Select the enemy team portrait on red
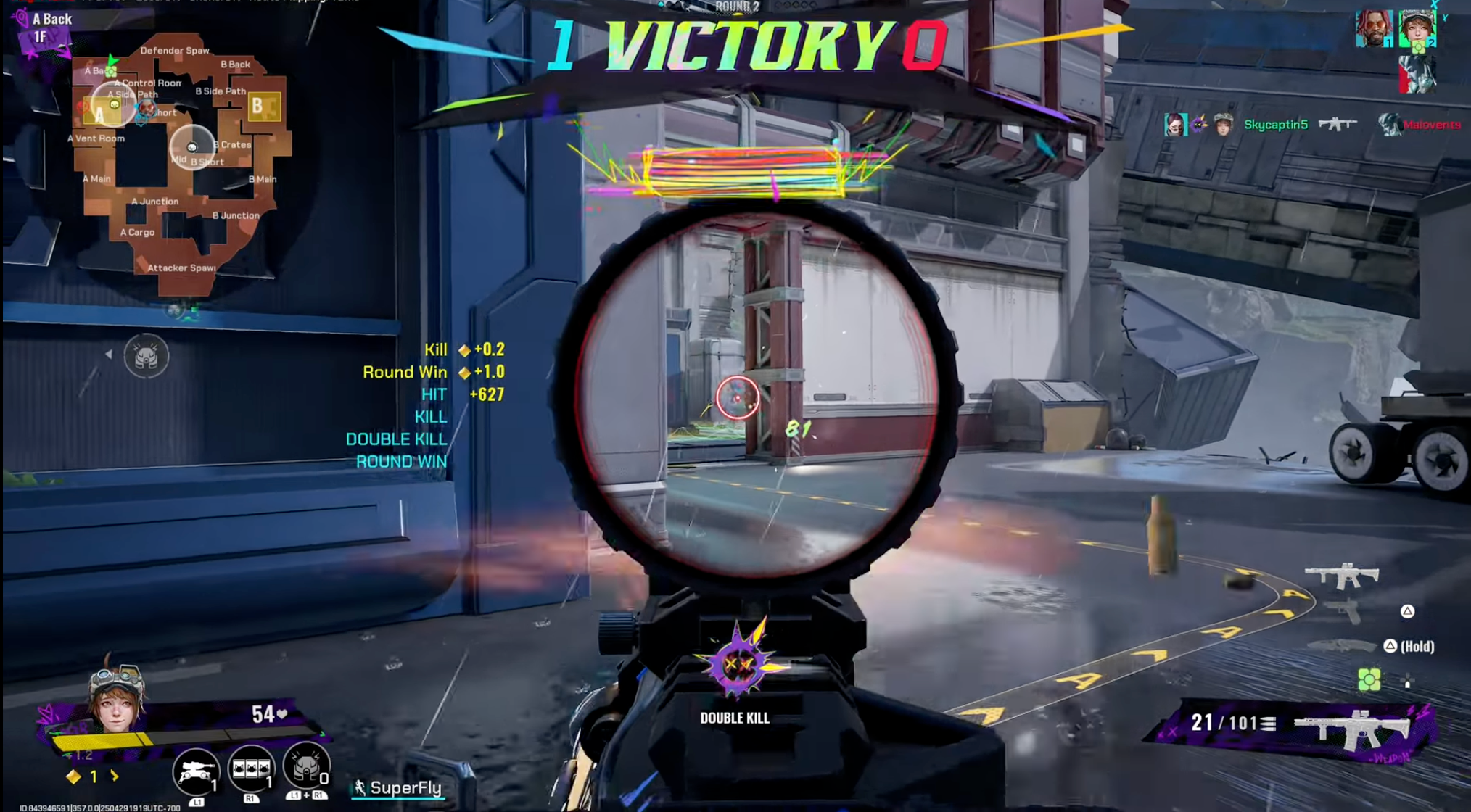This screenshot has height=812, width=1471. pyautogui.click(x=1417, y=74)
